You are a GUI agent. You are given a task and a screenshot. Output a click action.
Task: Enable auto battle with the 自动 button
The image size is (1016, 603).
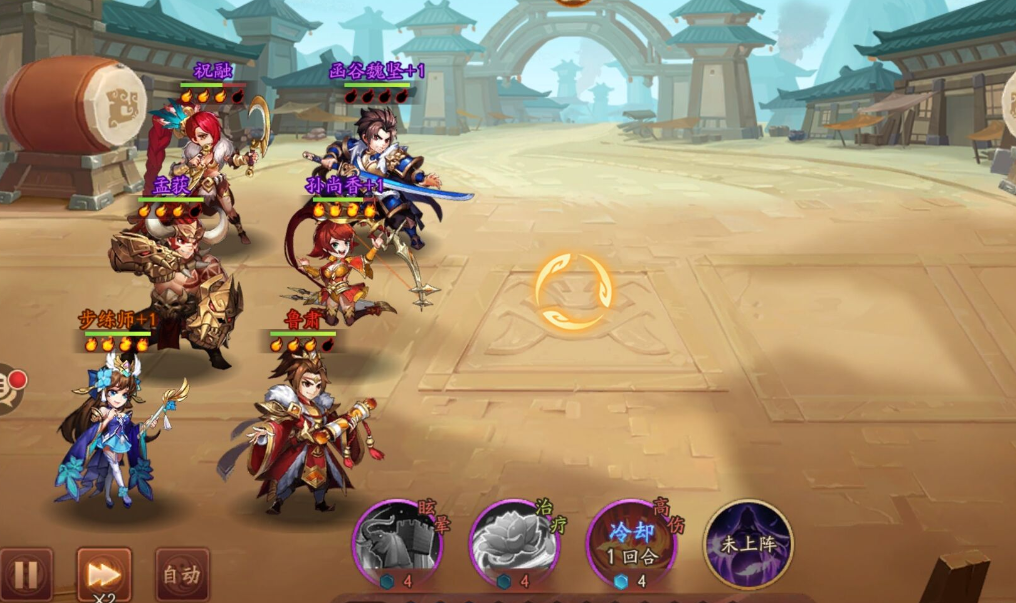182,575
